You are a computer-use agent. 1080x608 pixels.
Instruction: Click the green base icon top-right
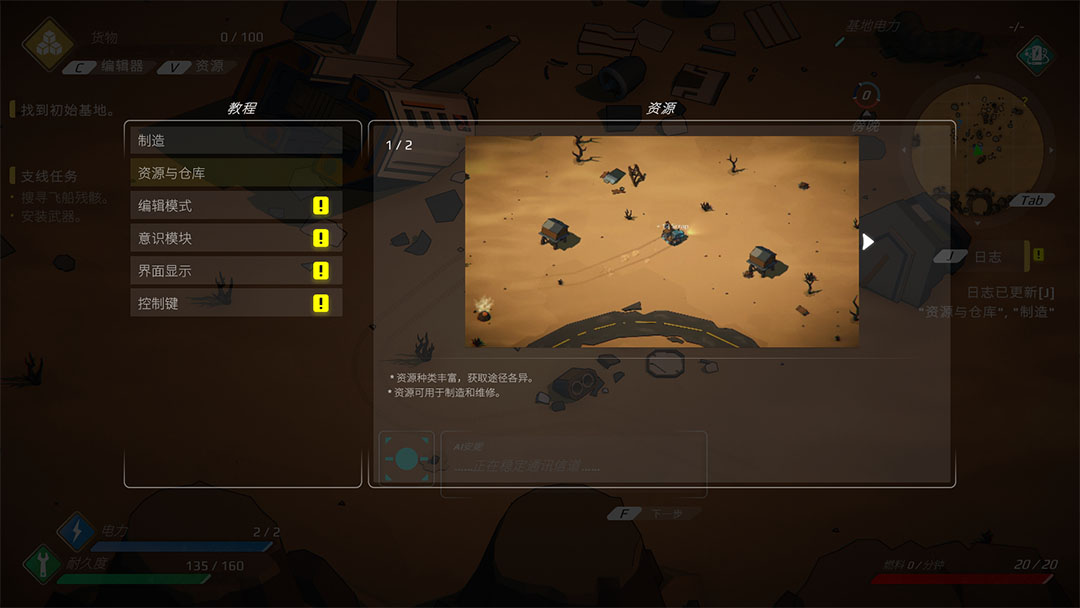tap(1036, 53)
